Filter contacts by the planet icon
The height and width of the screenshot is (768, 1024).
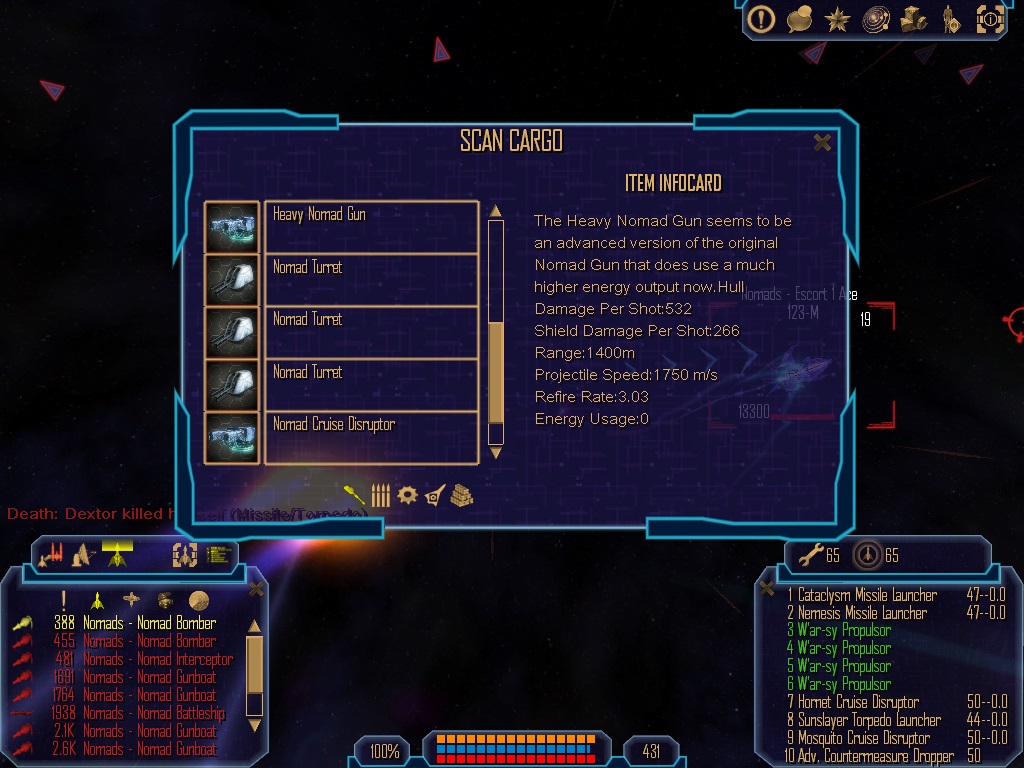(x=199, y=601)
